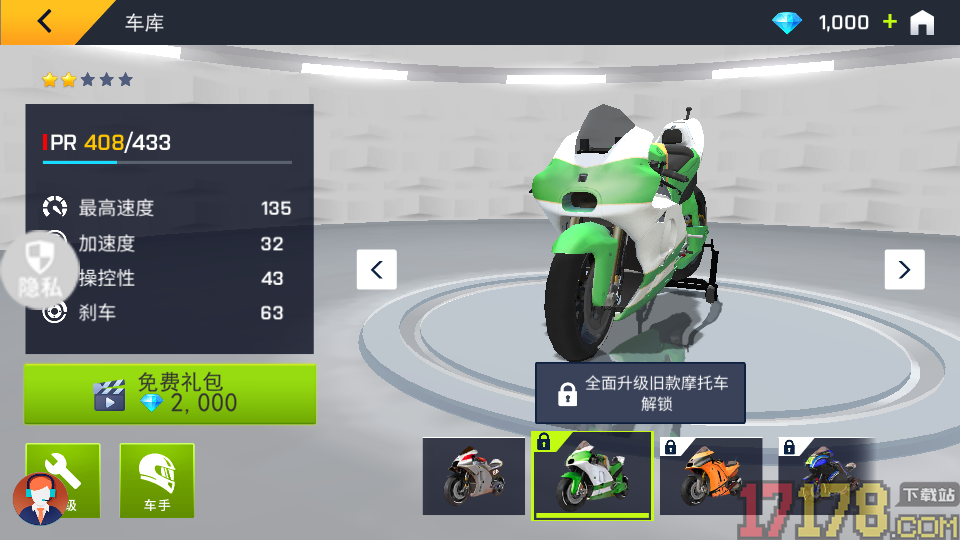
Task: Show the previous motorcycle
Action: (377, 269)
